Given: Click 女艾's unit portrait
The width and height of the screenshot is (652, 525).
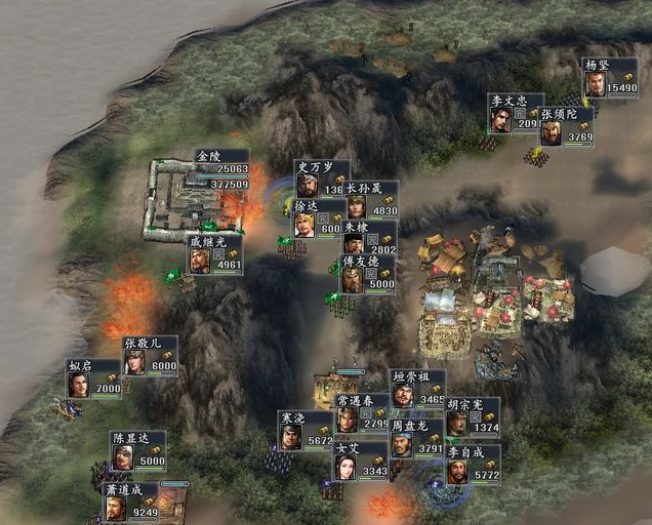Looking at the screenshot, I should [346, 467].
